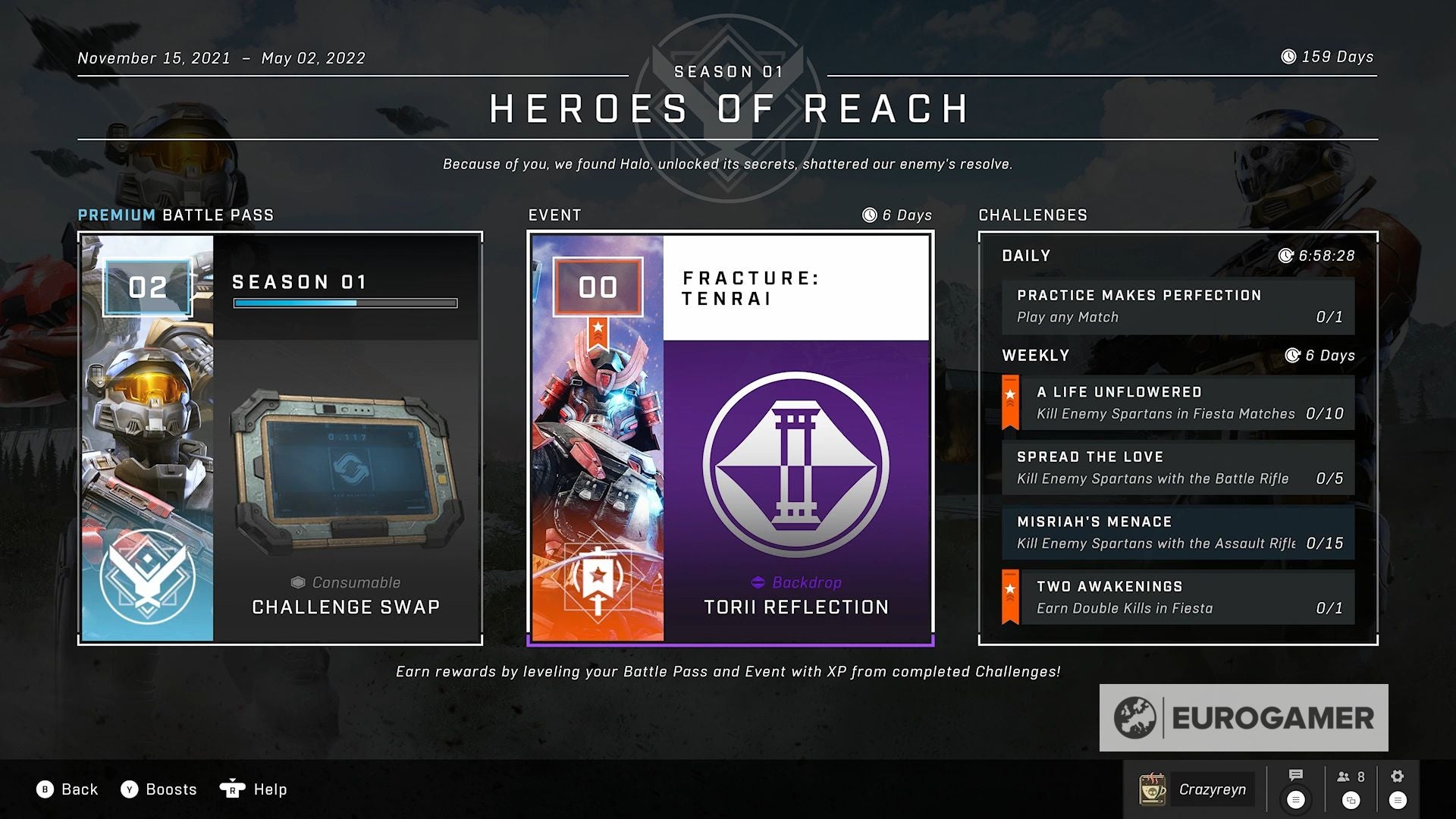Click the Season 01 battle pass progress bar

tap(346, 302)
